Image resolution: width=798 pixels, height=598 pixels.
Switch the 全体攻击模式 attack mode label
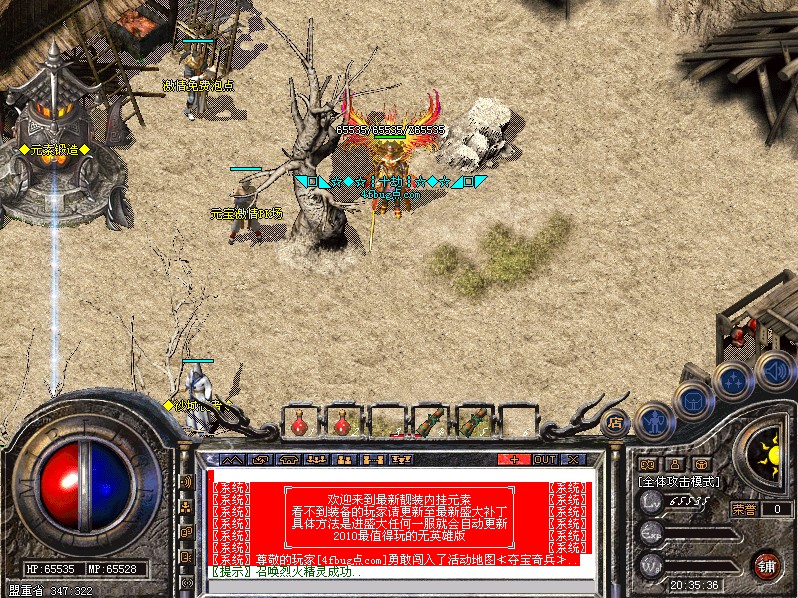tap(680, 481)
